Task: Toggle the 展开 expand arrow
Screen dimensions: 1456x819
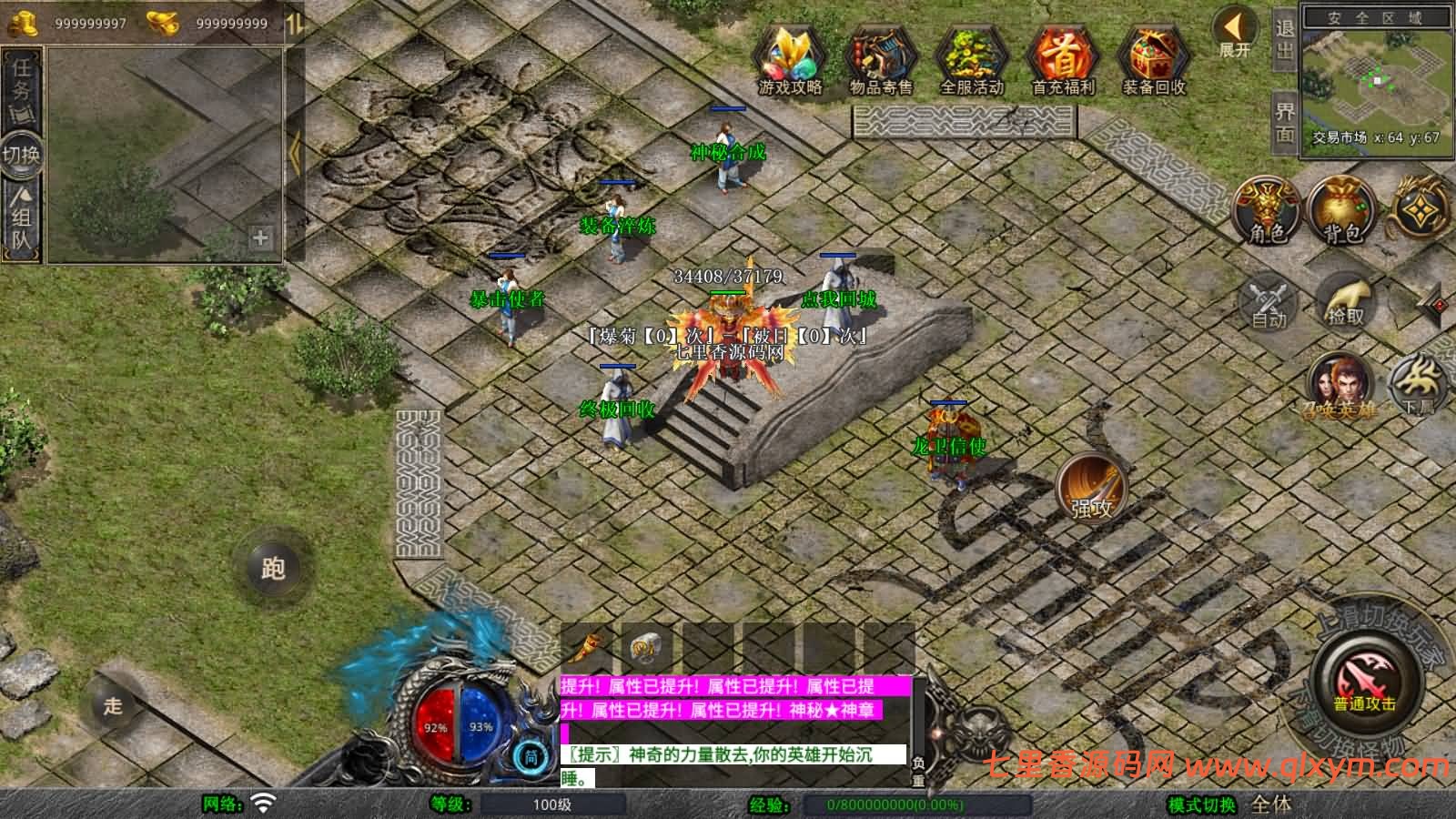Action: click(x=1236, y=33)
